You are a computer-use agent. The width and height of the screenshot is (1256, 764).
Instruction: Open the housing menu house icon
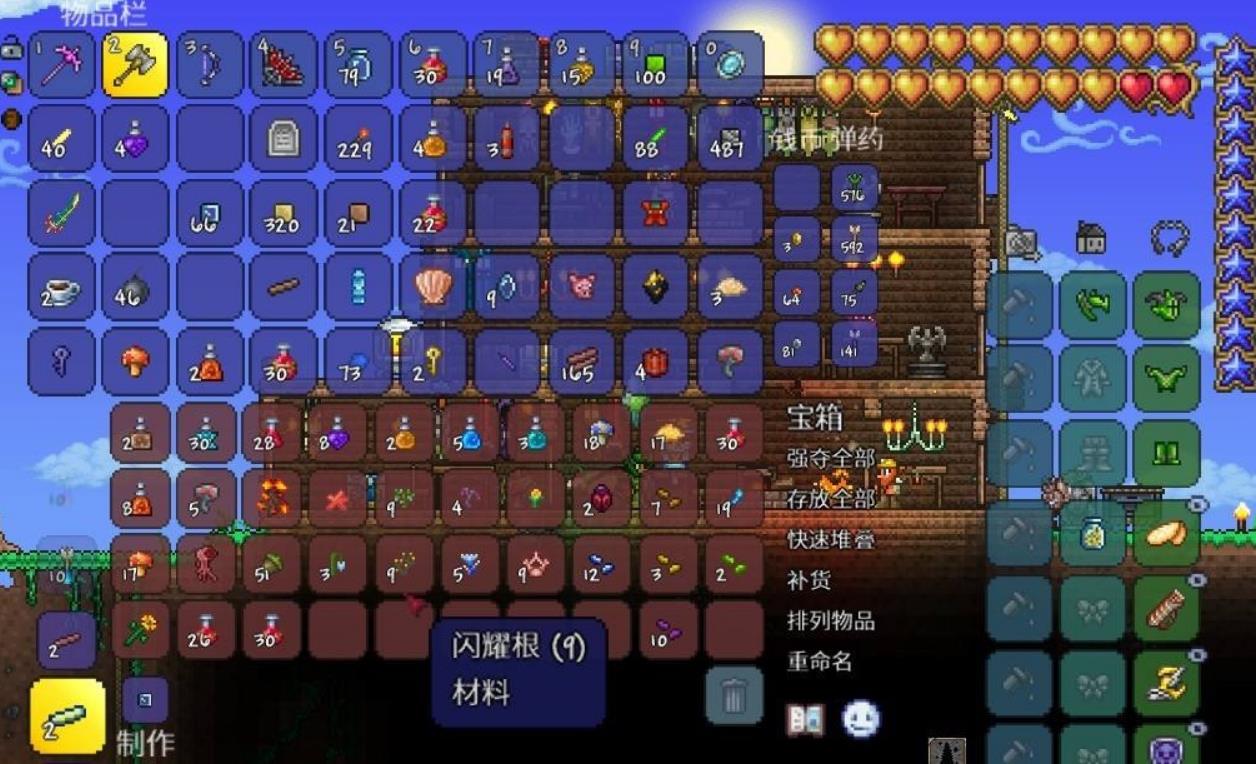point(1091,238)
